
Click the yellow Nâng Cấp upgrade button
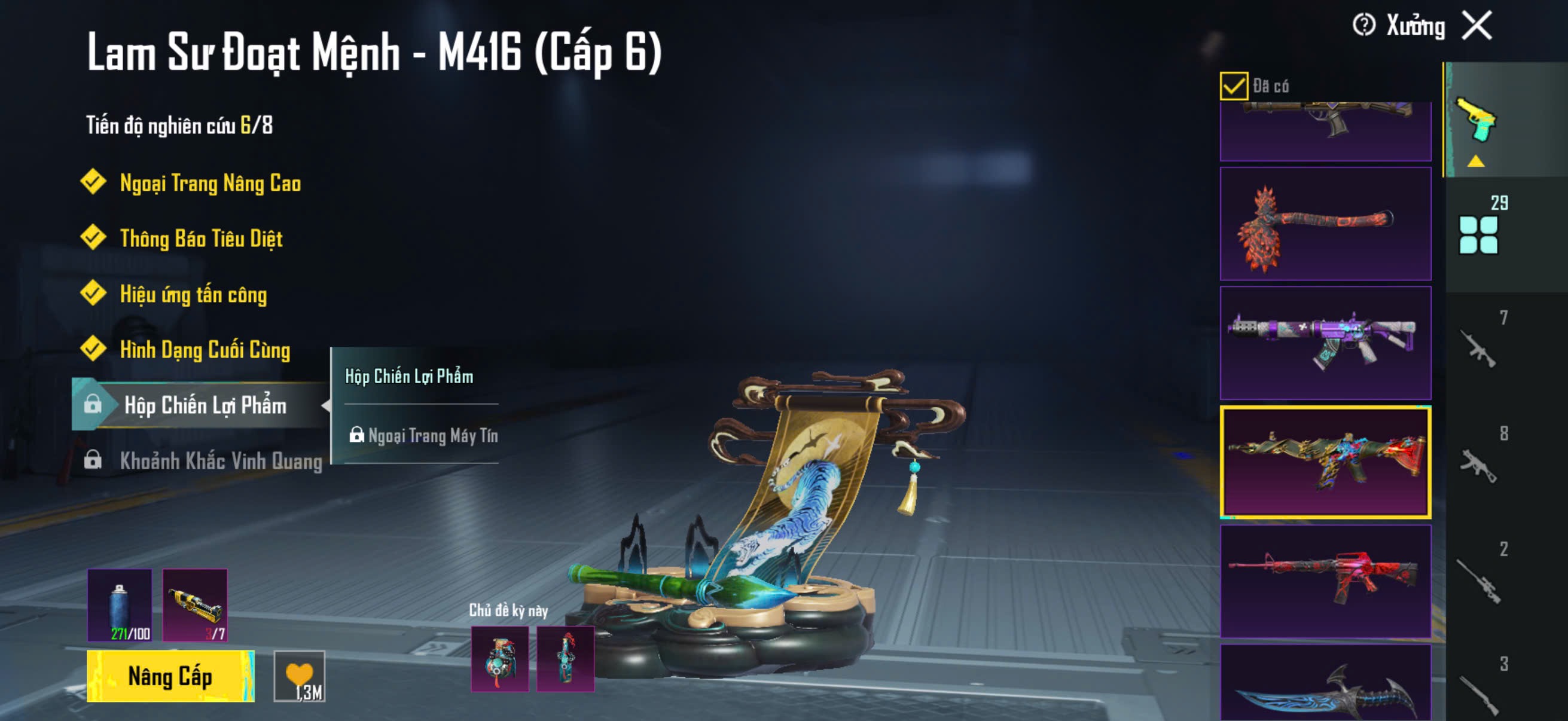pos(170,676)
